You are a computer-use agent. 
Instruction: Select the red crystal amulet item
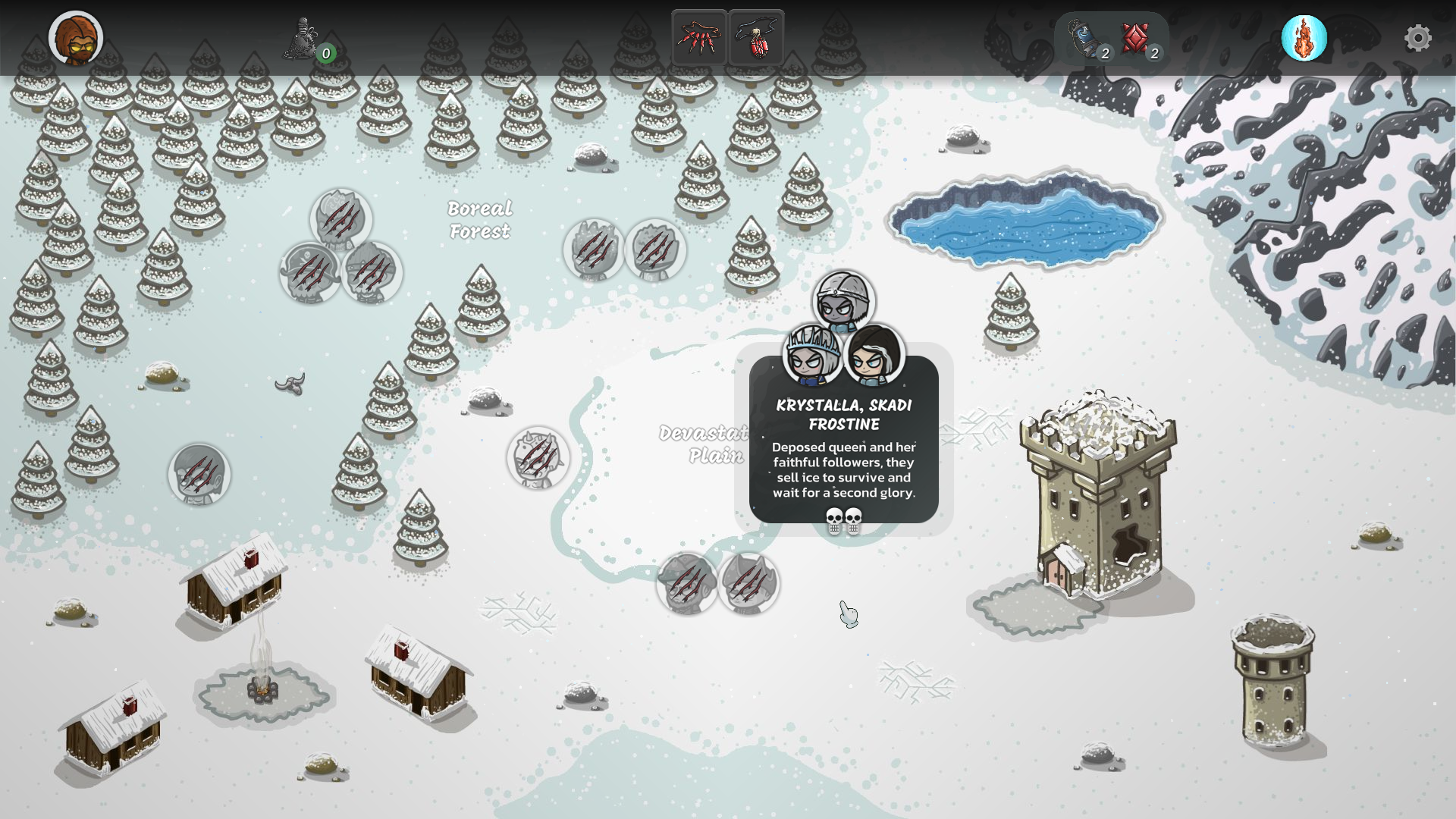(x=757, y=38)
